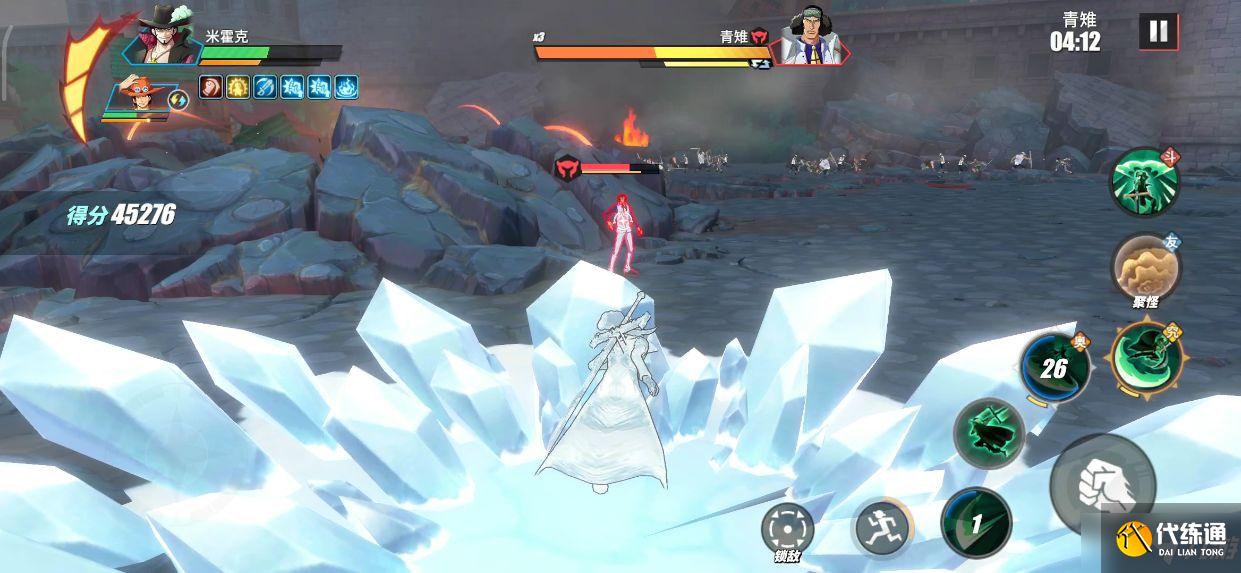Toggle the 锁敌 lock-on target button
The image size is (1241, 573).
[787, 529]
